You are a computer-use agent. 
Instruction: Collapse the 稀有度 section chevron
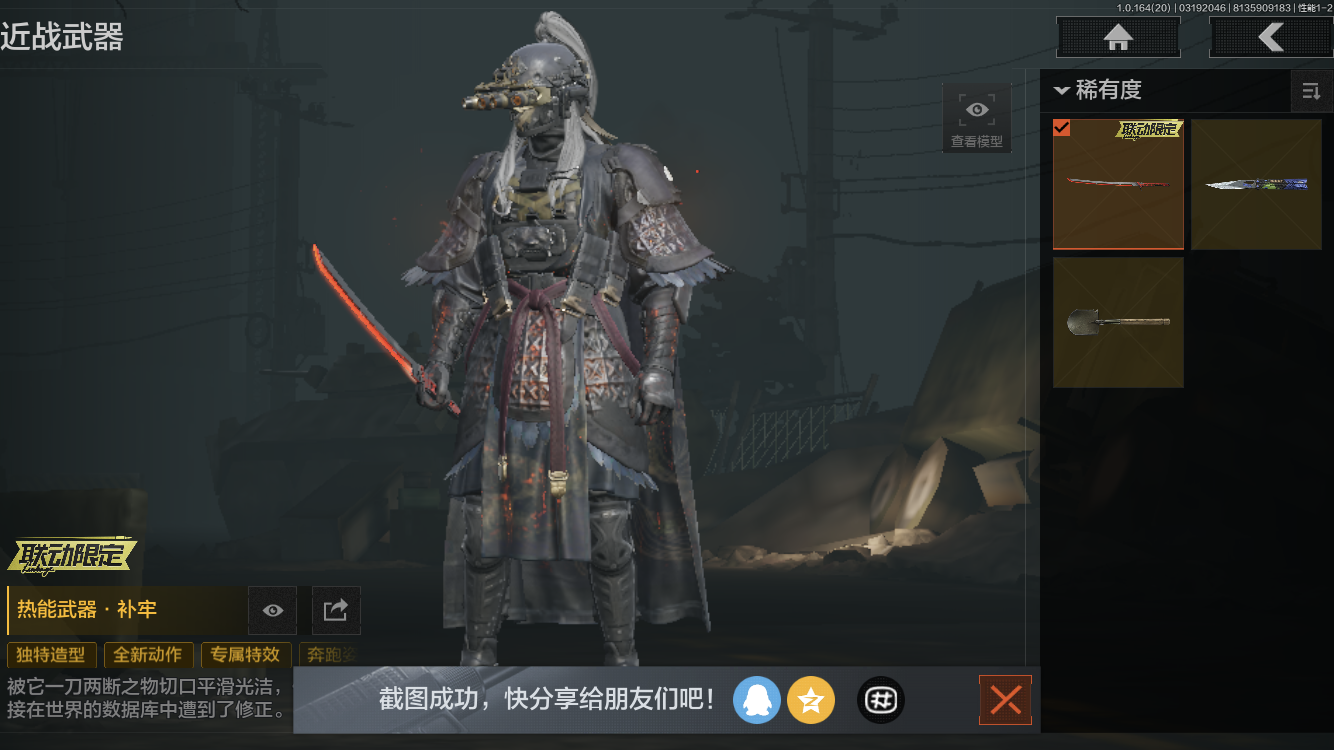pos(1062,91)
